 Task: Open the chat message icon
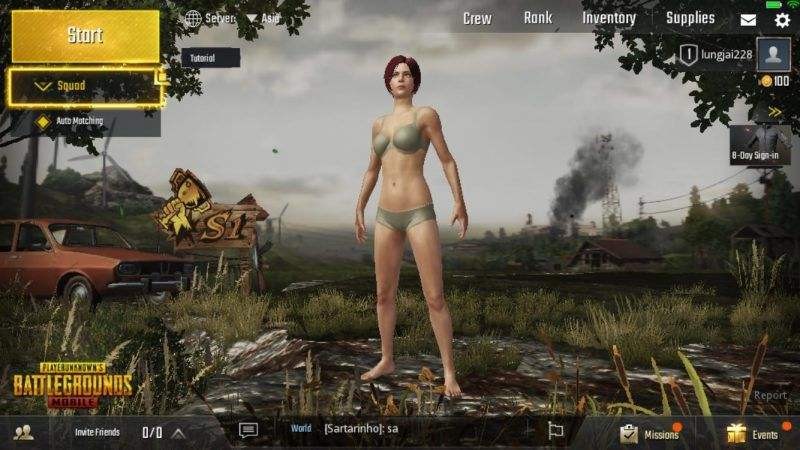[249, 430]
